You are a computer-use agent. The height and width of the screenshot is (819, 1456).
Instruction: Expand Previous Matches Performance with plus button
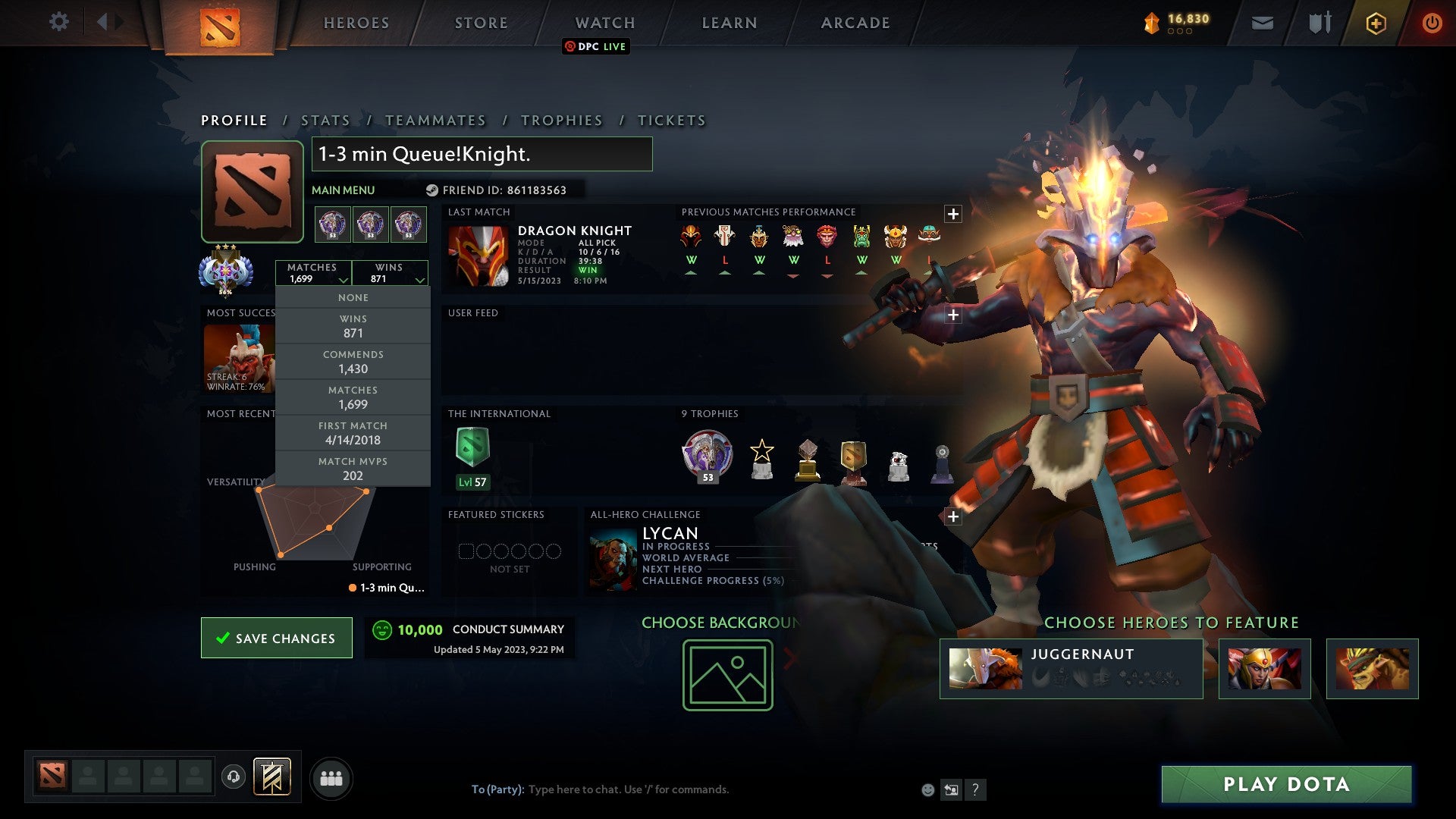pyautogui.click(x=952, y=213)
